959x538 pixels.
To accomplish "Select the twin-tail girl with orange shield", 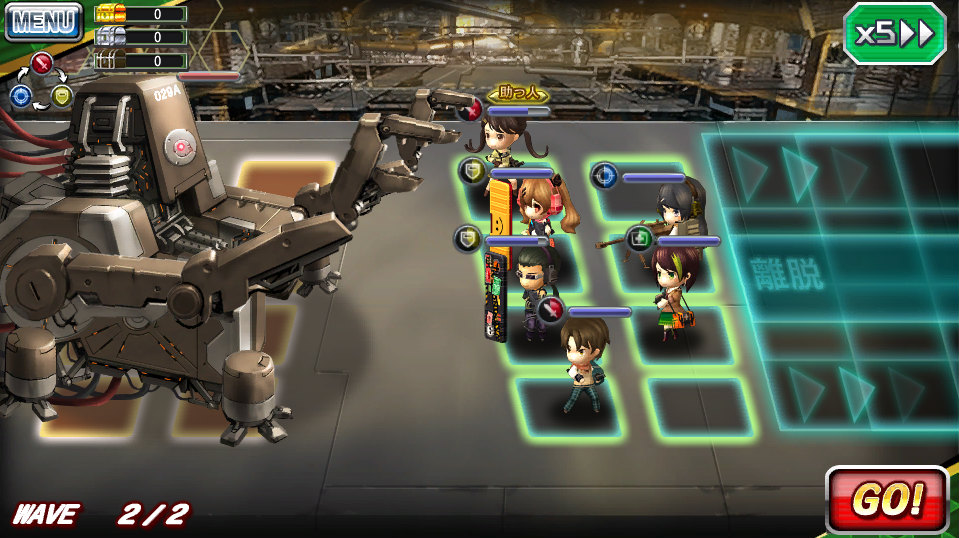I will point(537,205).
